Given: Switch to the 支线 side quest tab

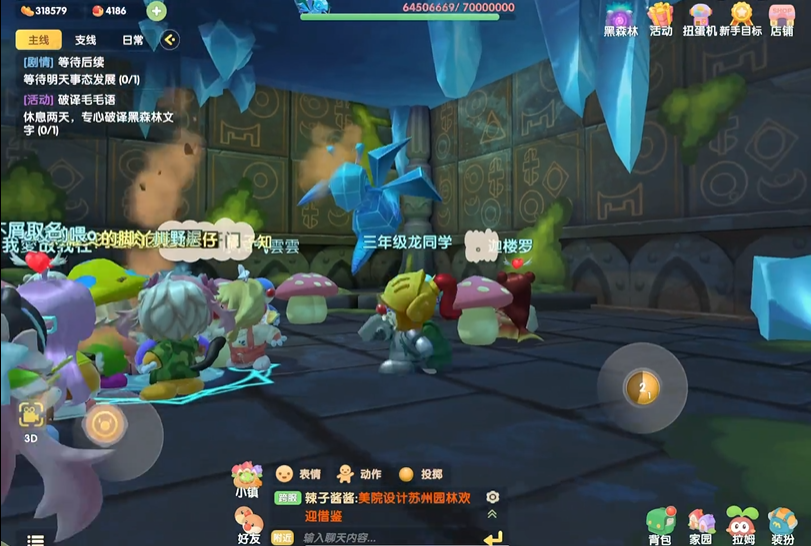Looking at the screenshot, I should click(86, 40).
